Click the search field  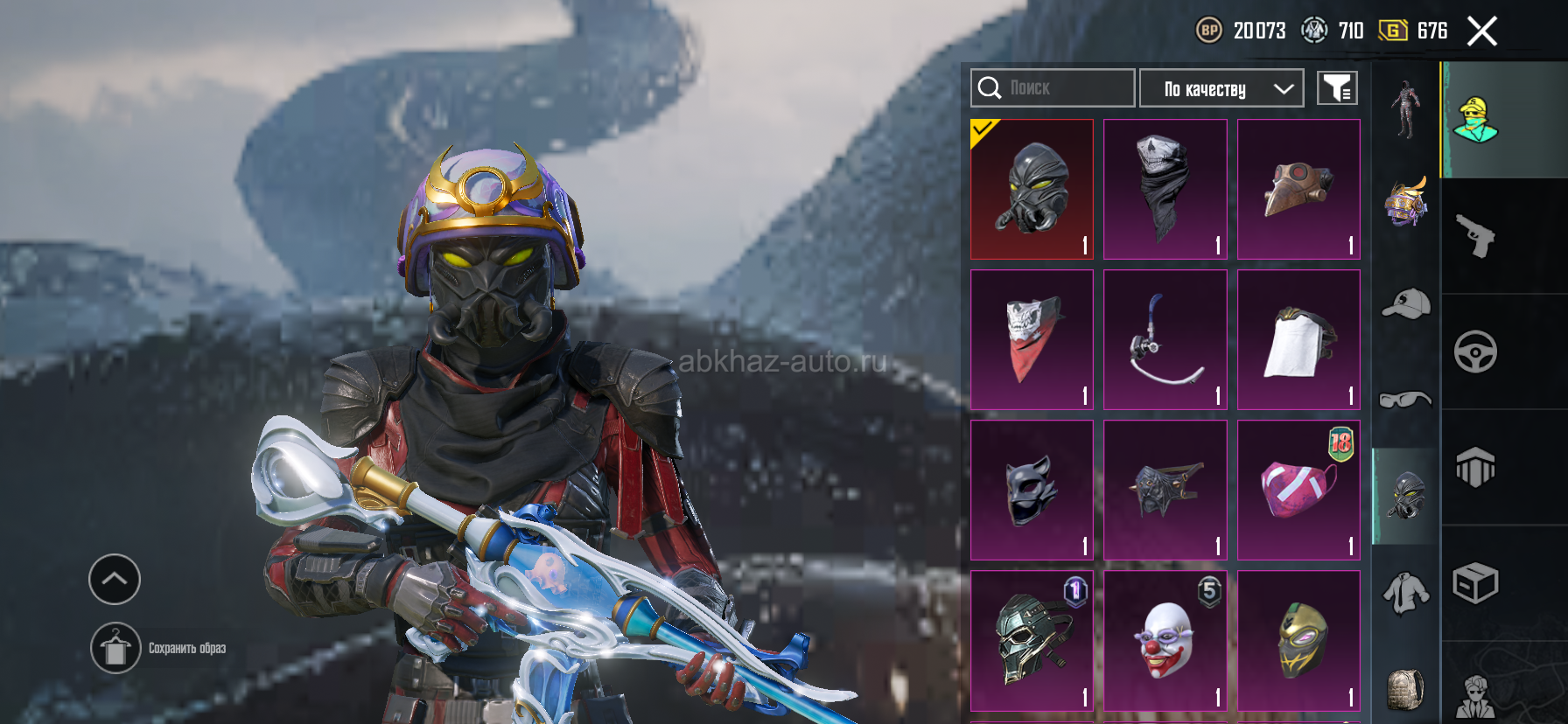tap(1053, 88)
